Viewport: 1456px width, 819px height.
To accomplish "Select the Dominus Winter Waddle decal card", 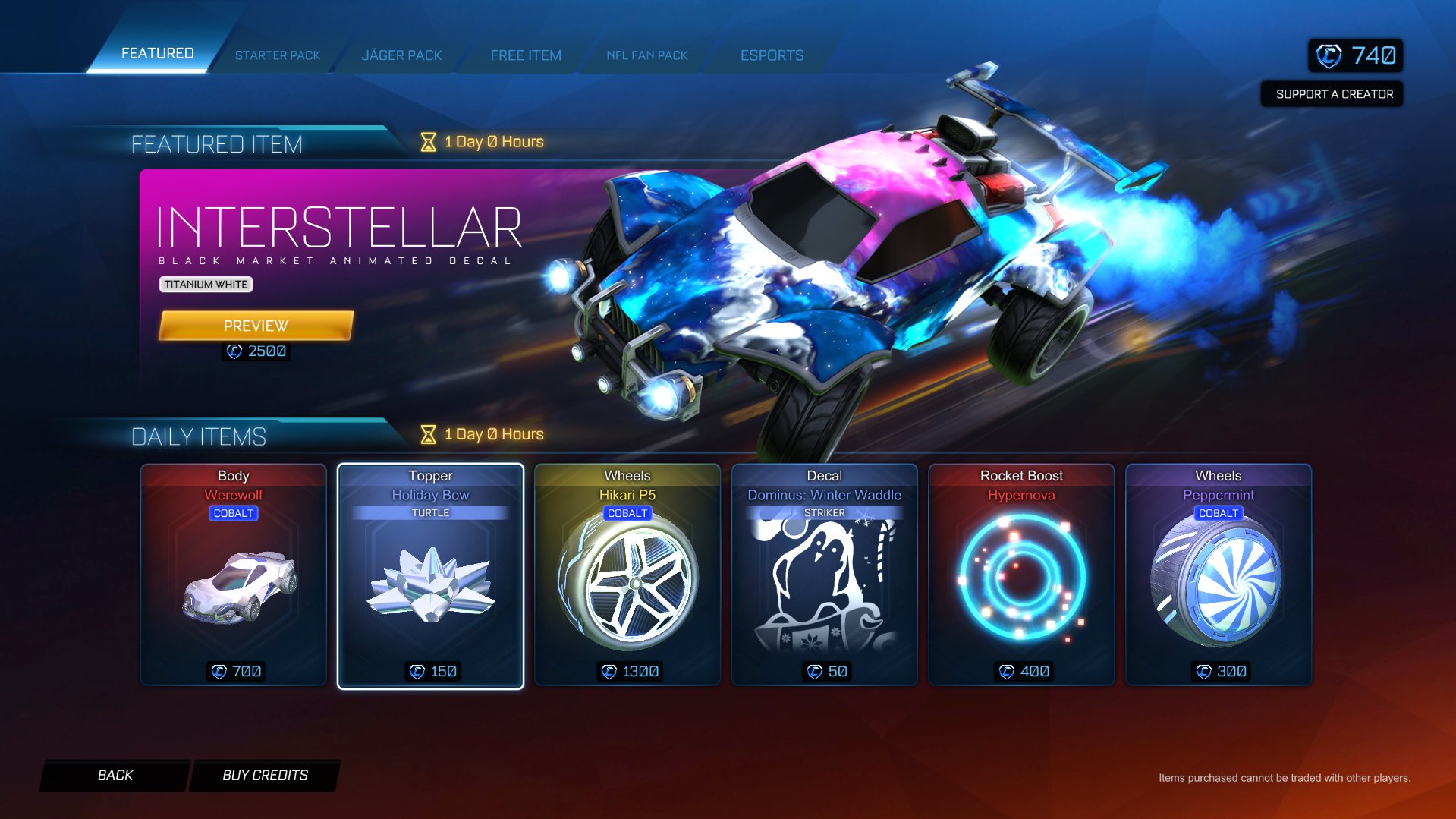I will [x=824, y=575].
